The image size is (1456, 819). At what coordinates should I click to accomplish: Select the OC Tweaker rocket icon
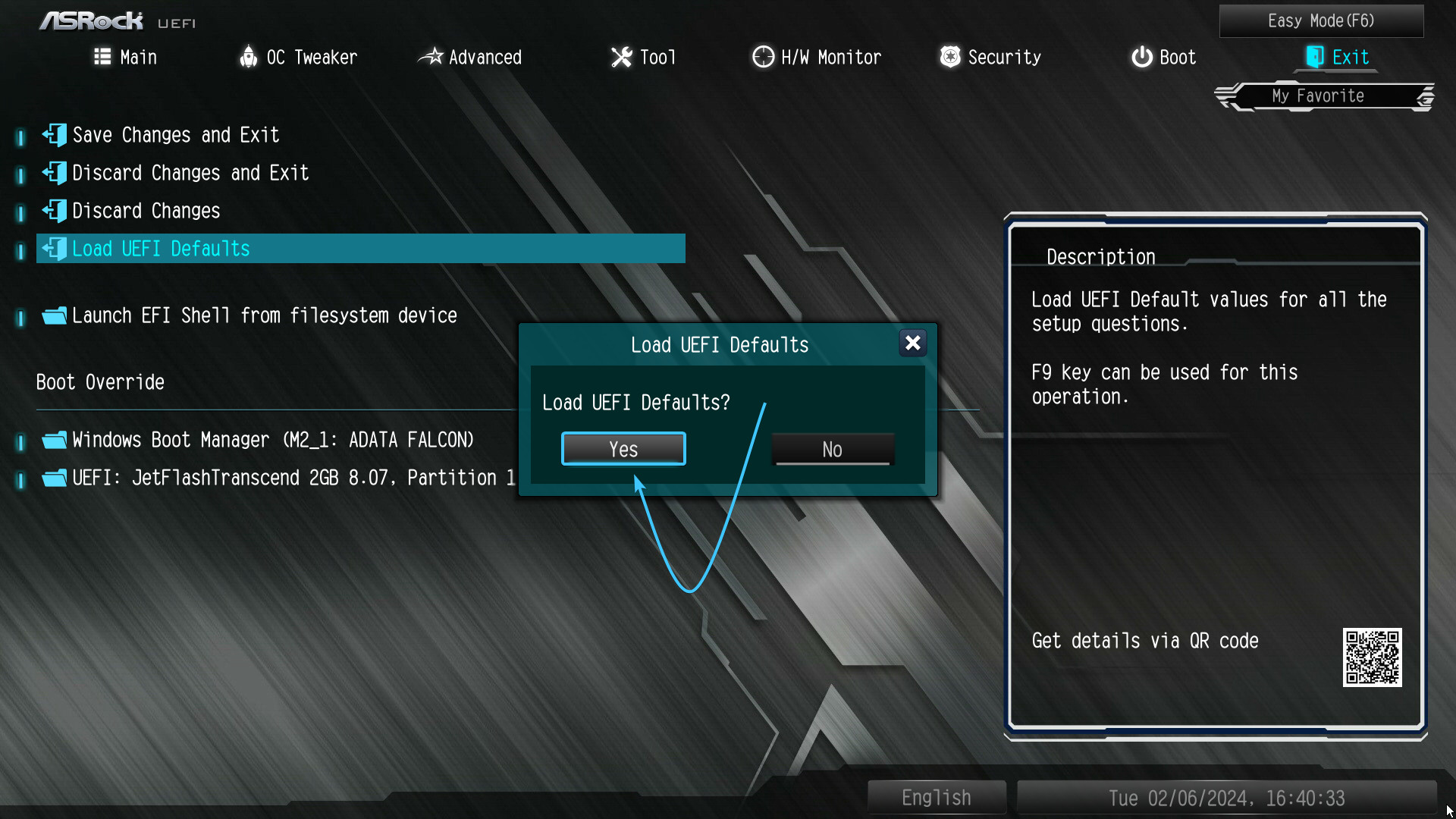pos(249,57)
